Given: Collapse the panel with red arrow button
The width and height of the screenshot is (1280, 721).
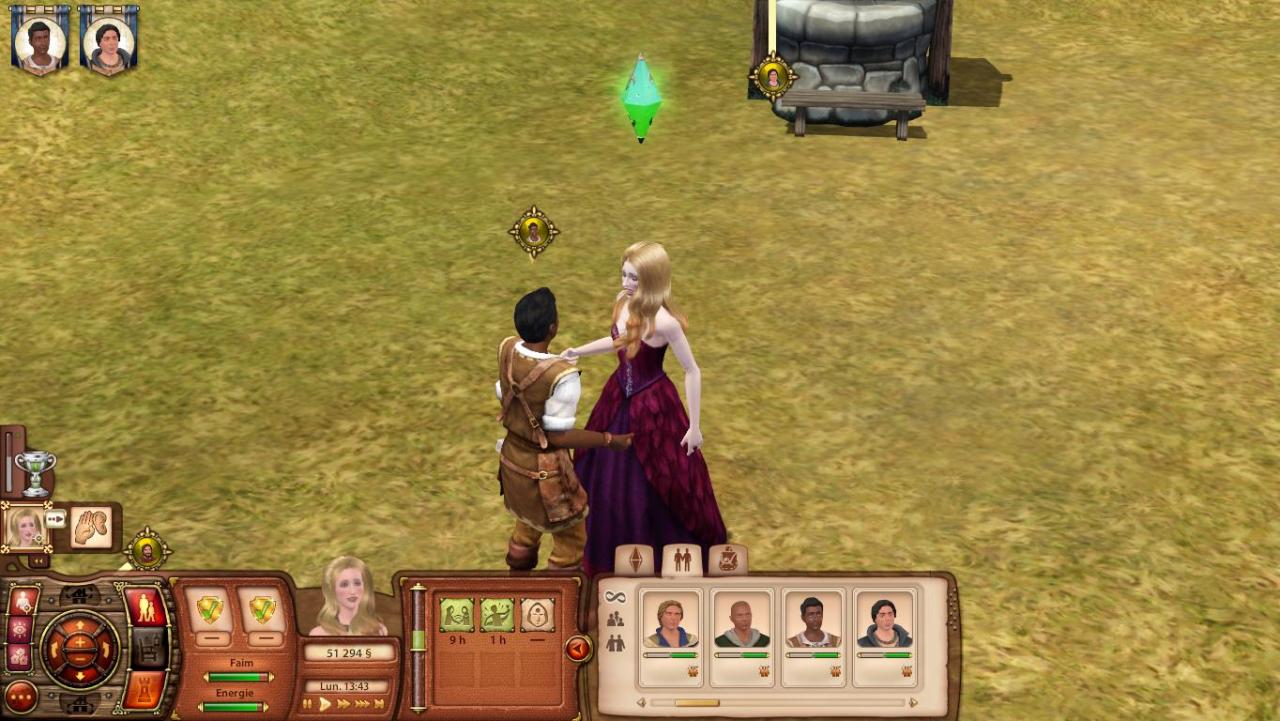Looking at the screenshot, I should 578,650.
